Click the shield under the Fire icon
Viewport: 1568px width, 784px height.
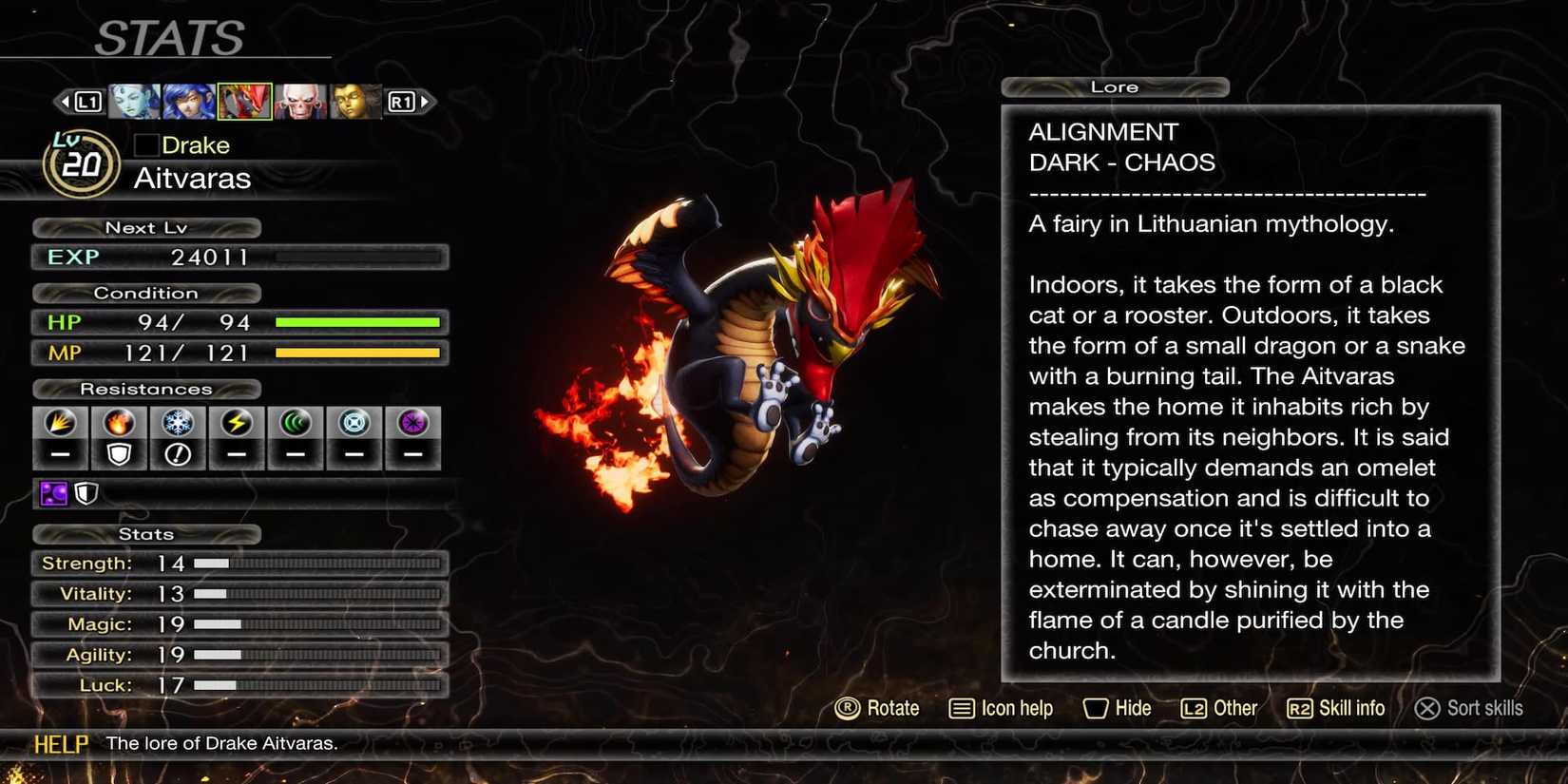click(119, 454)
